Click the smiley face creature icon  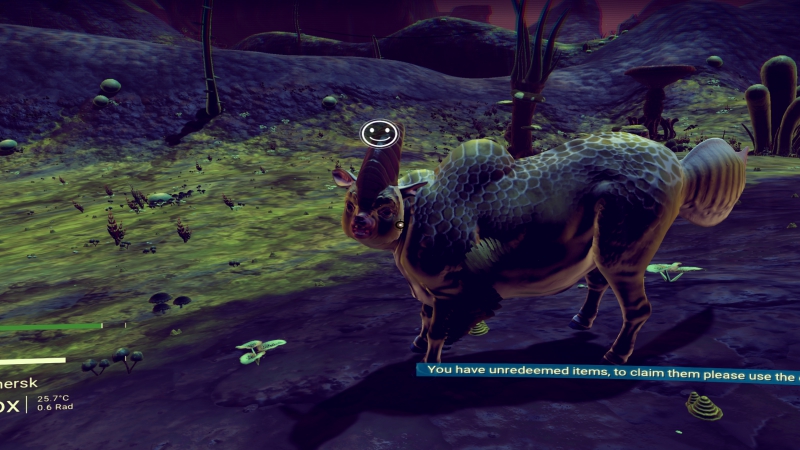377,132
